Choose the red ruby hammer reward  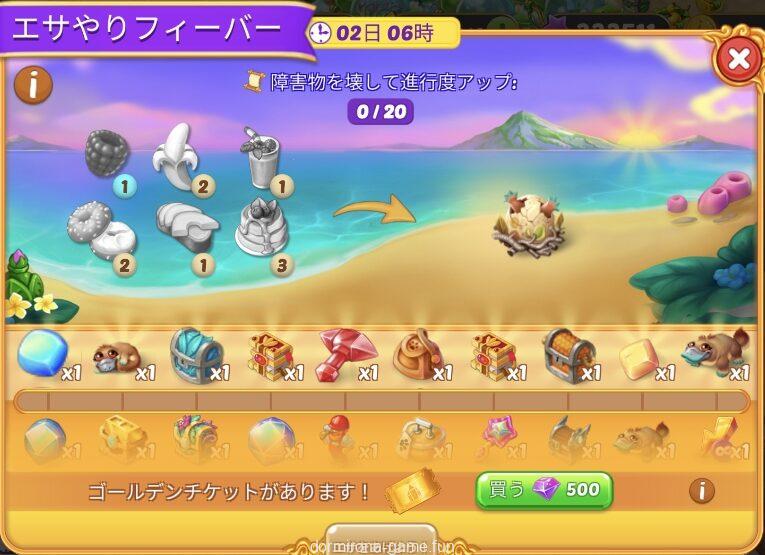(344, 354)
